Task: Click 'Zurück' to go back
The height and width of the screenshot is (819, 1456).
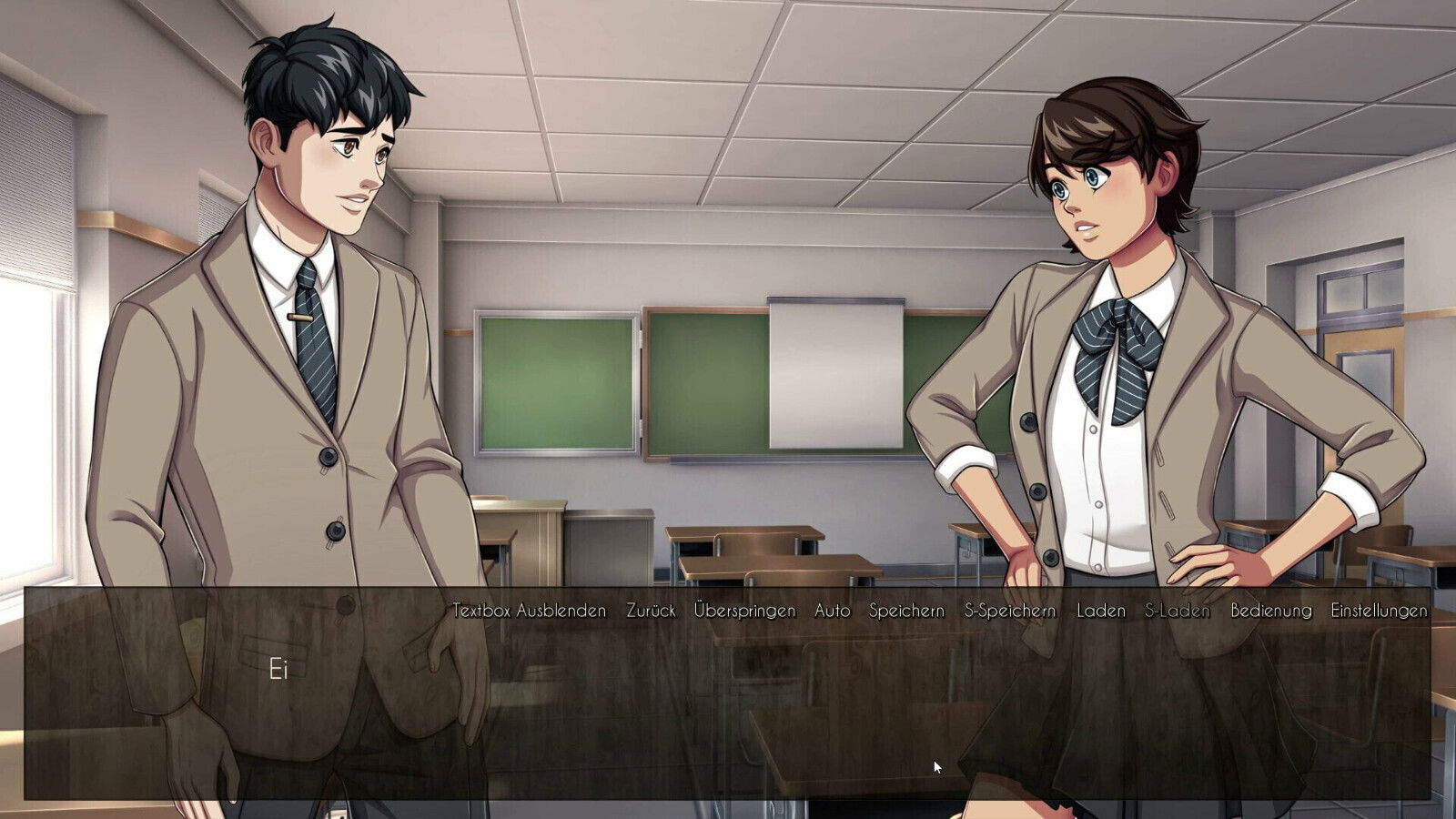Action: click(652, 612)
